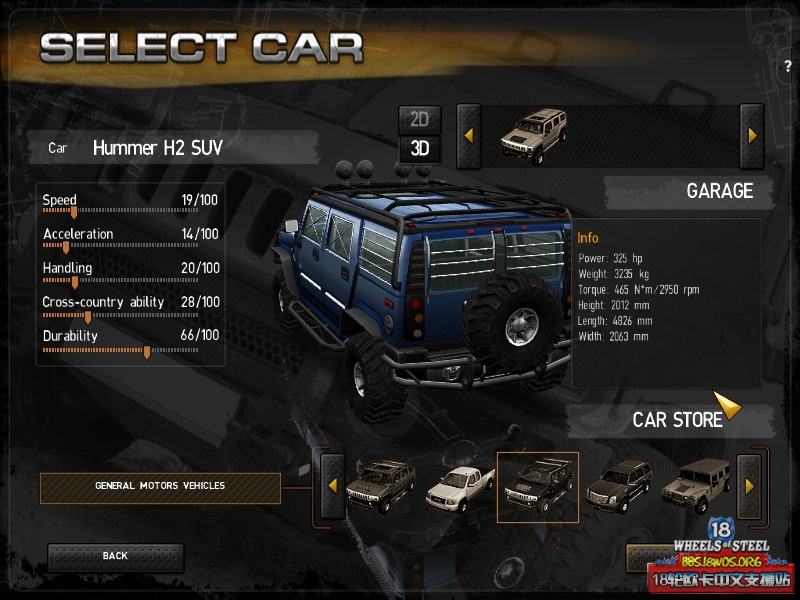This screenshot has height=600, width=800.
Task: Open help with the question mark
Action: tap(788, 66)
